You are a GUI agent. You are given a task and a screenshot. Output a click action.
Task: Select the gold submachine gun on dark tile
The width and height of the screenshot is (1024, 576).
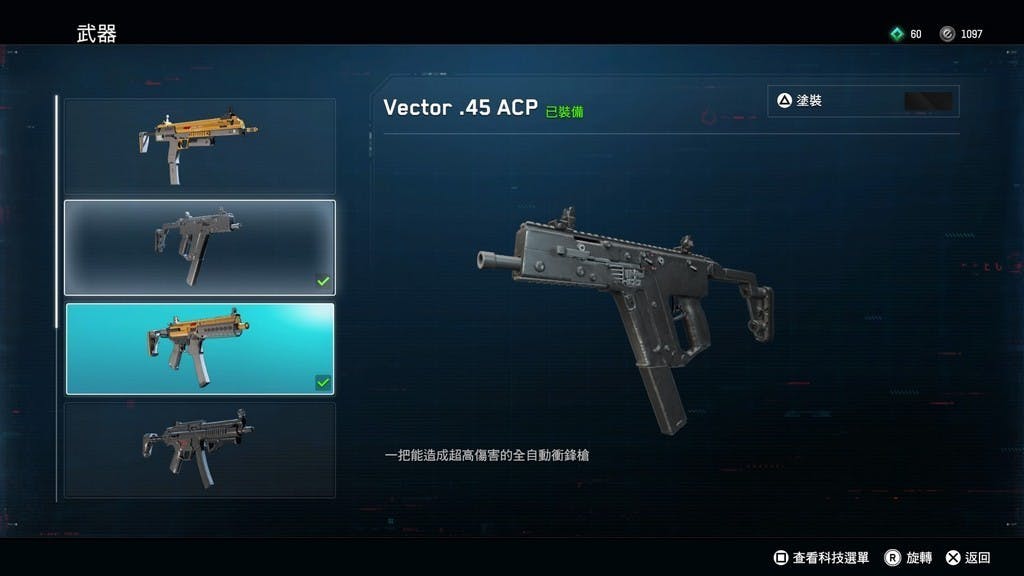coord(200,146)
